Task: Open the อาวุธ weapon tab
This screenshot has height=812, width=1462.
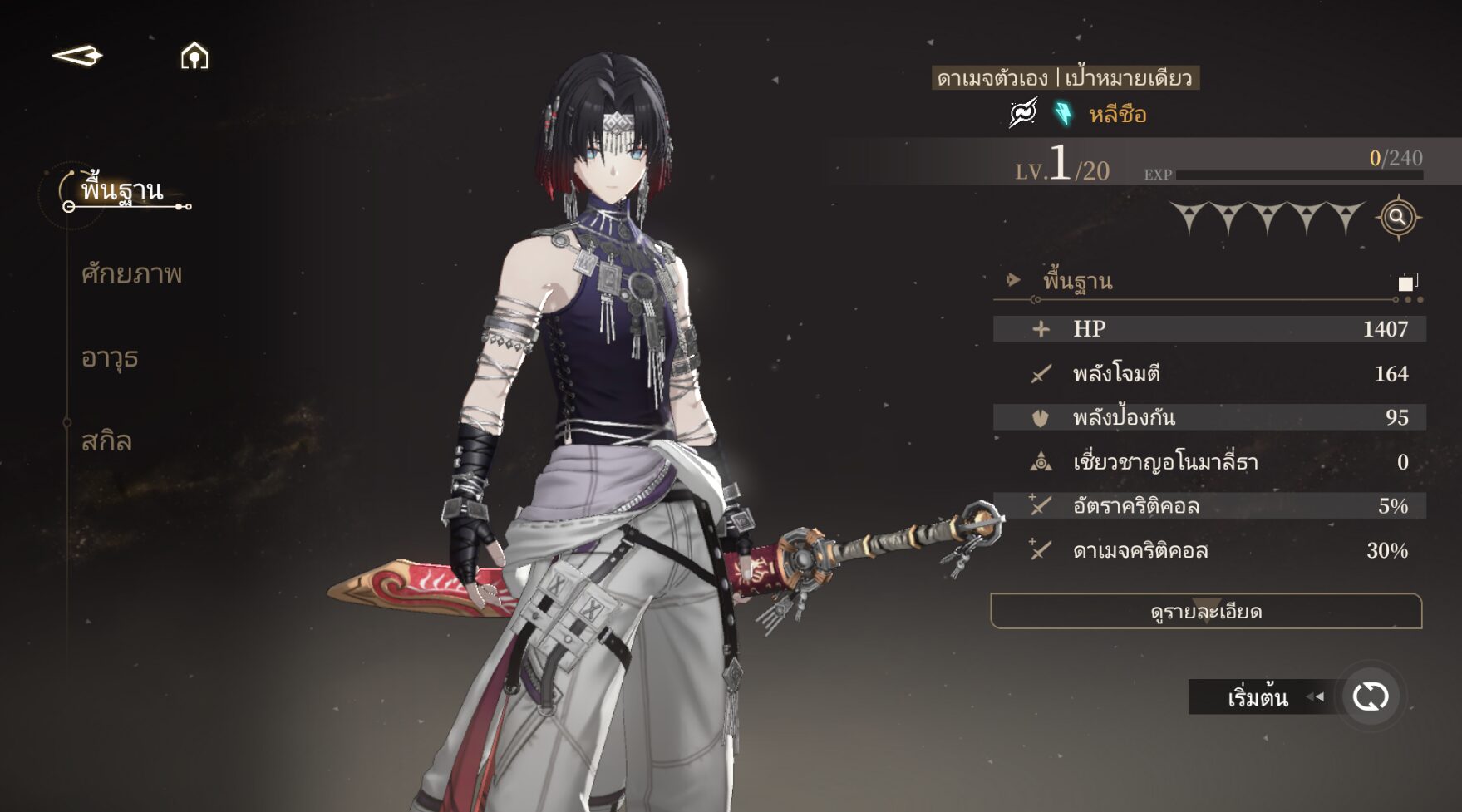Action: click(110, 357)
